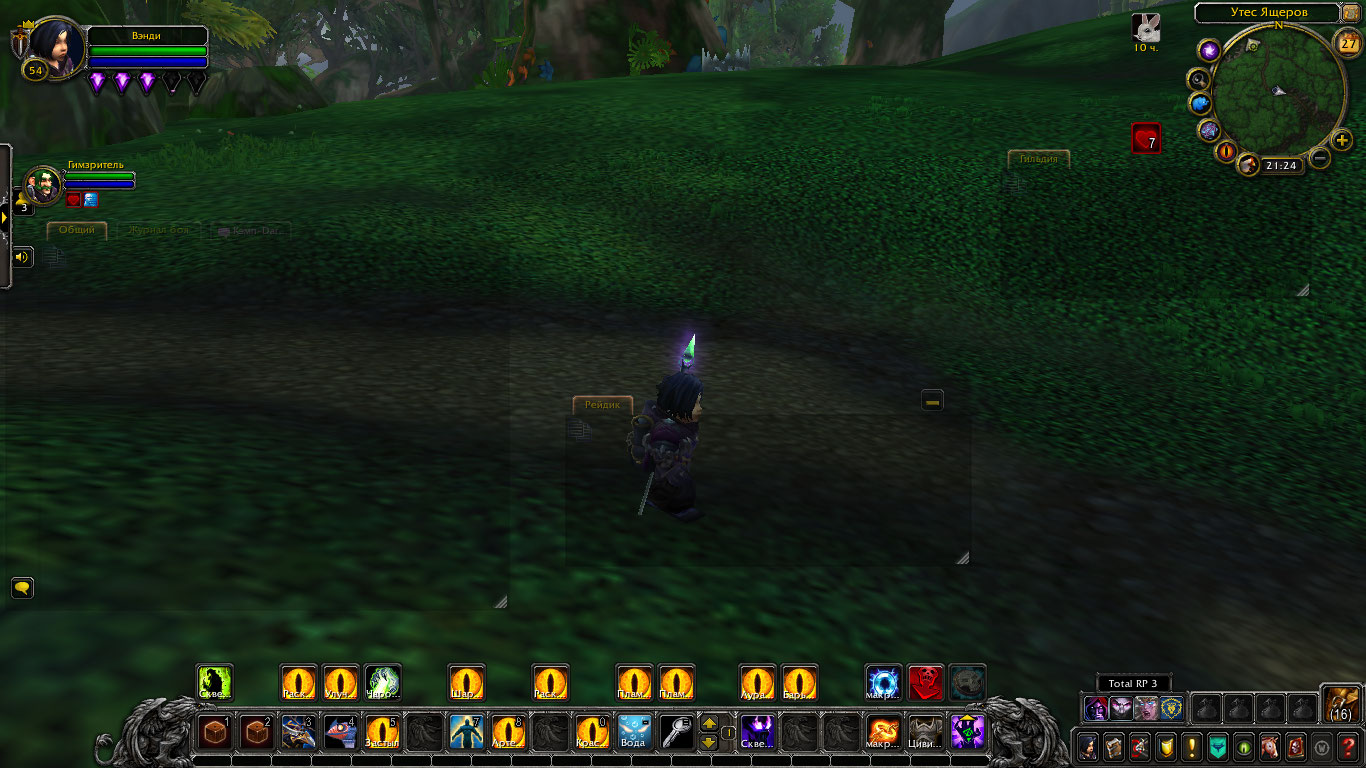Click the player portrait of Вэнди
1366x768 pixels.
(x=55, y=45)
